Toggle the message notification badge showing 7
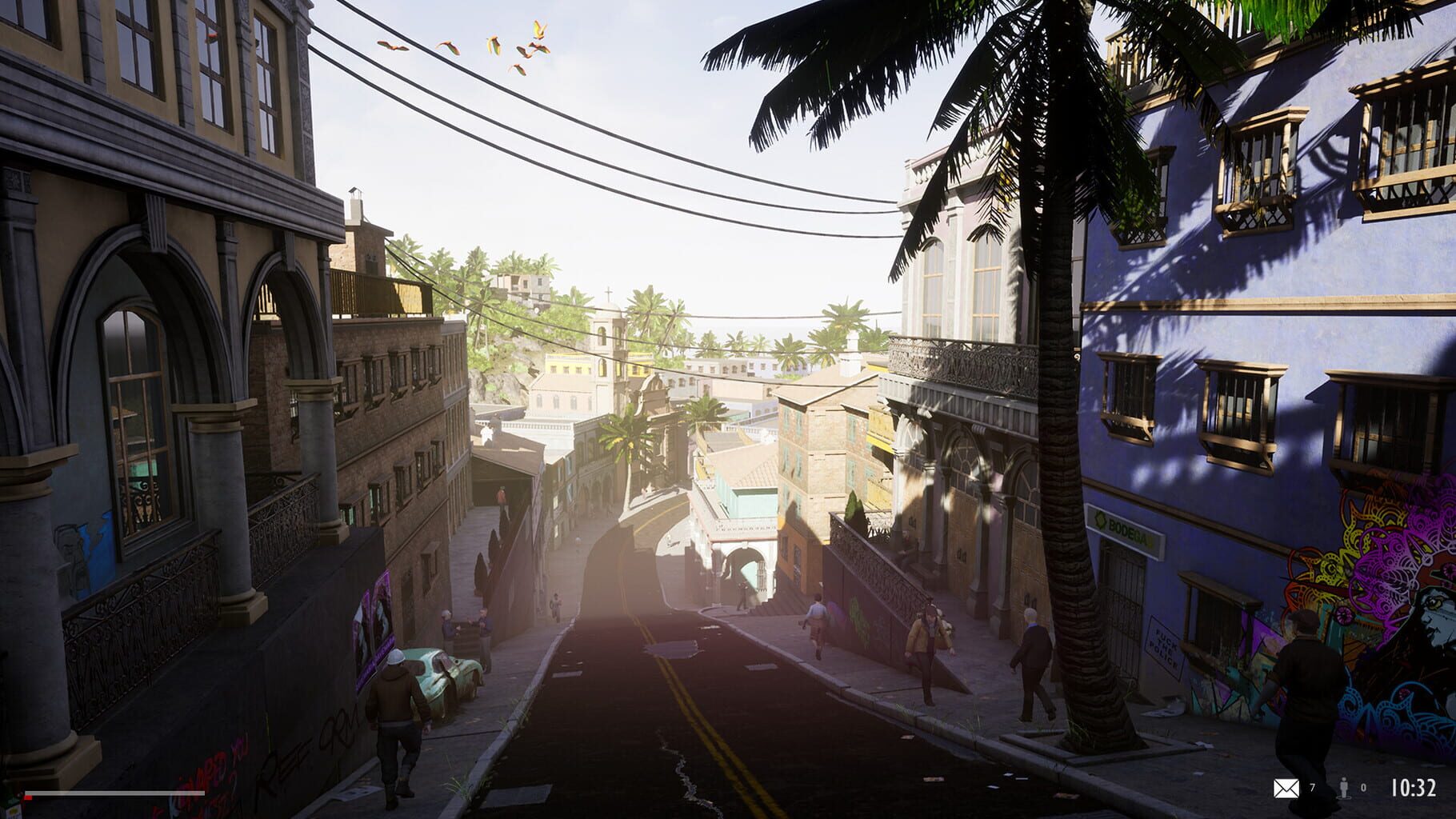The image size is (1456, 819). point(1313,789)
